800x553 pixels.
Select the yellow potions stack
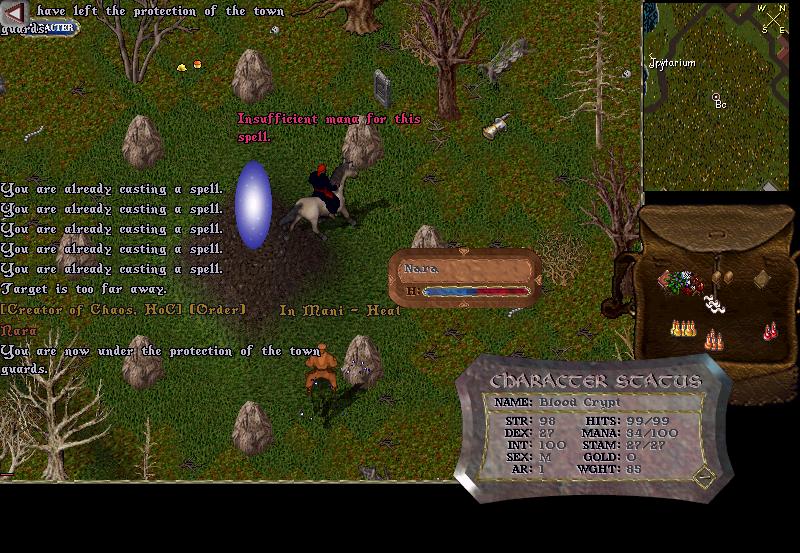(683, 328)
